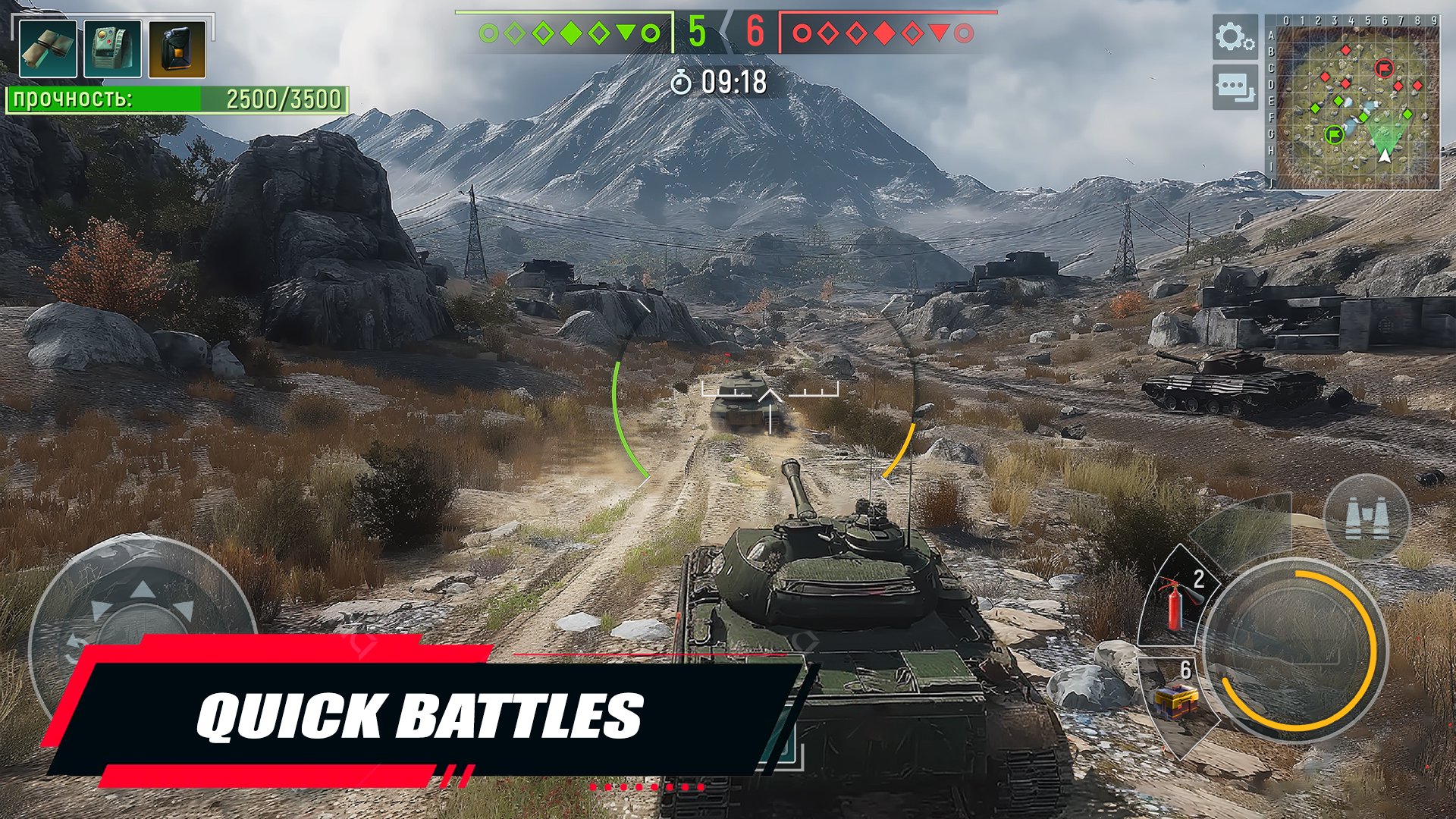Open the chat message button

pos(1234,86)
